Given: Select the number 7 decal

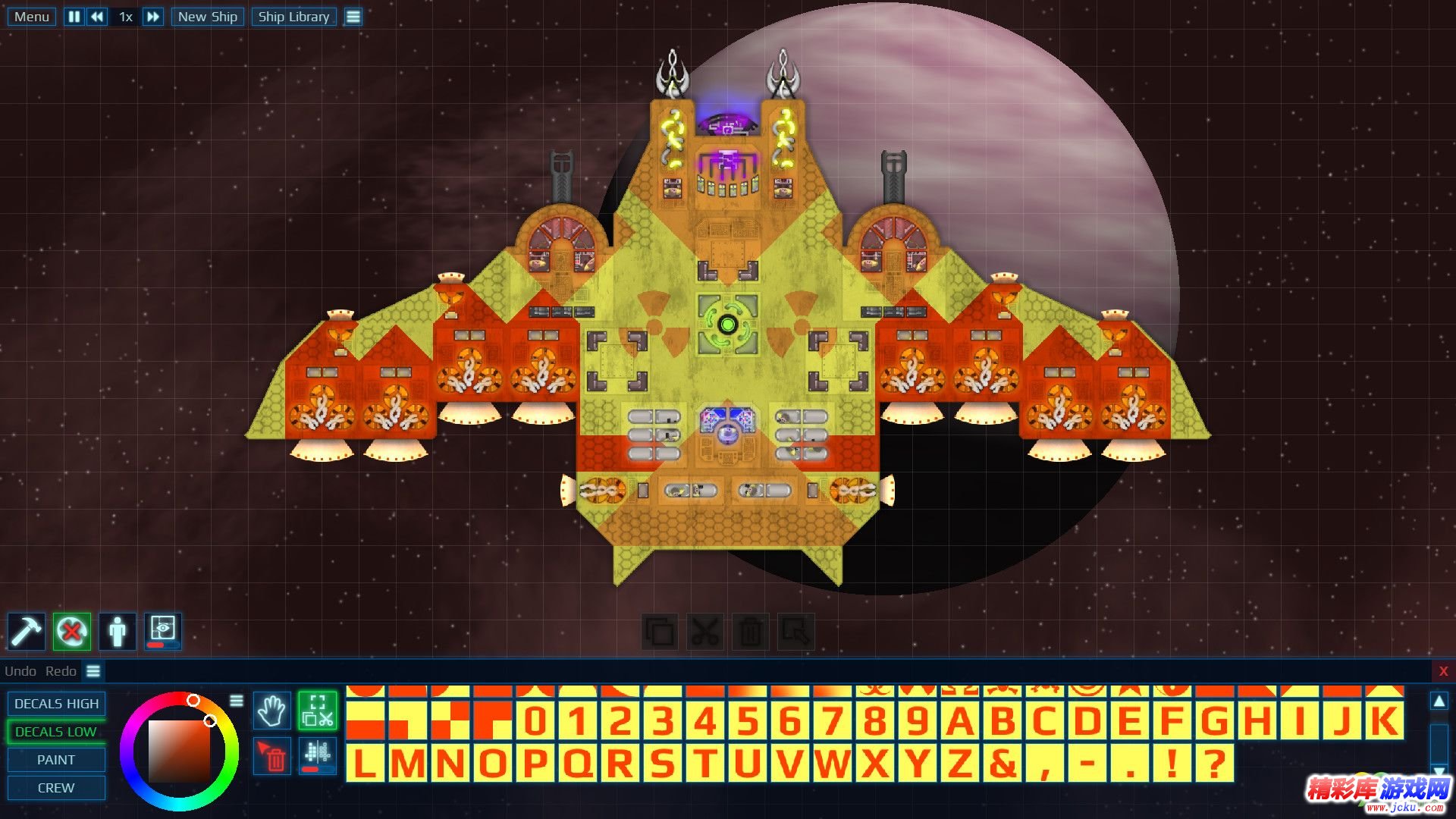Looking at the screenshot, I should tap(832, 721).
